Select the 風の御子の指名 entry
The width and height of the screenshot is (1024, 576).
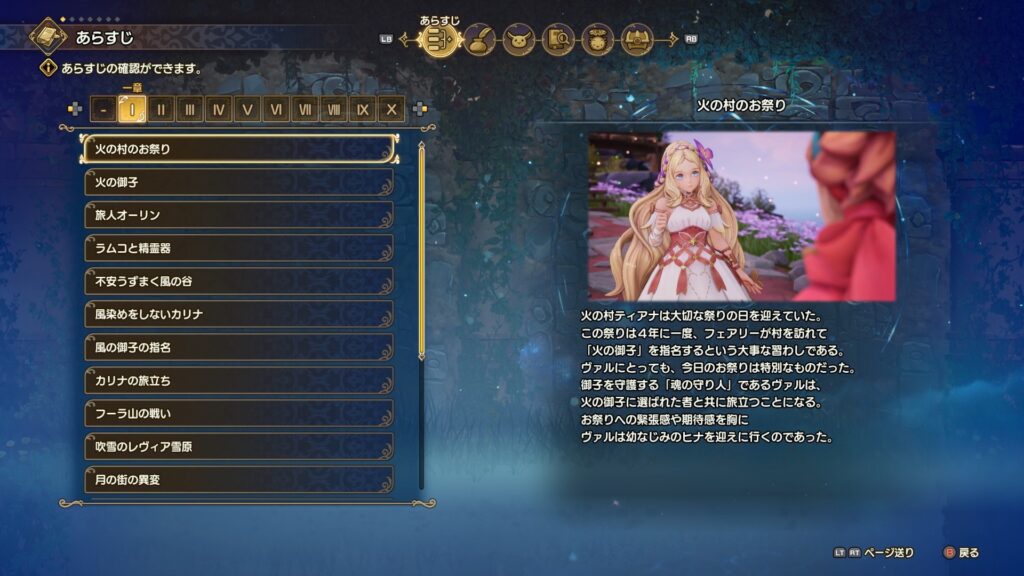point(239,347)
